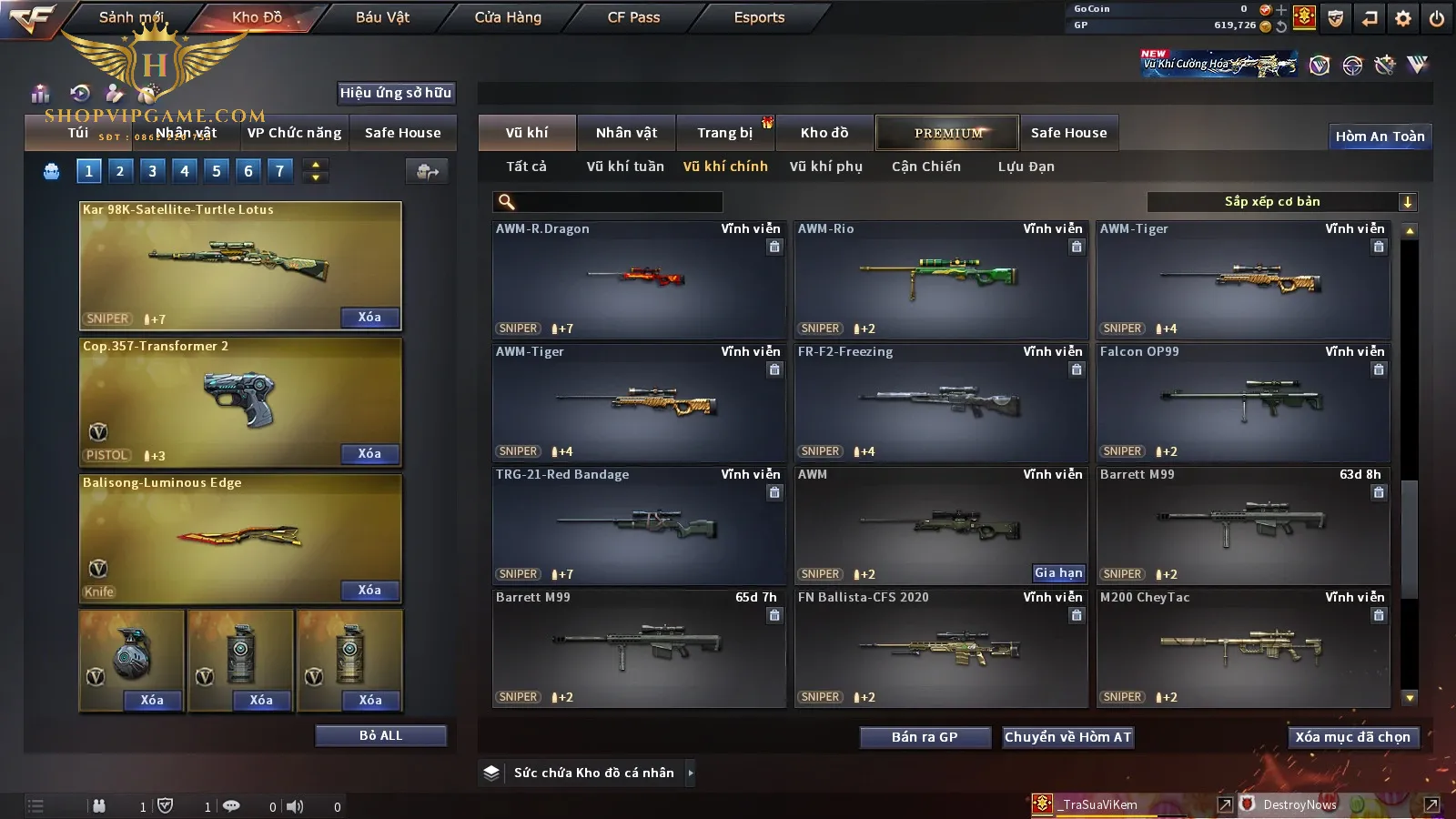Screen dimensions: 1456x819
Task: Click the Bỏ ALL button
Action: tap(380, 735)
